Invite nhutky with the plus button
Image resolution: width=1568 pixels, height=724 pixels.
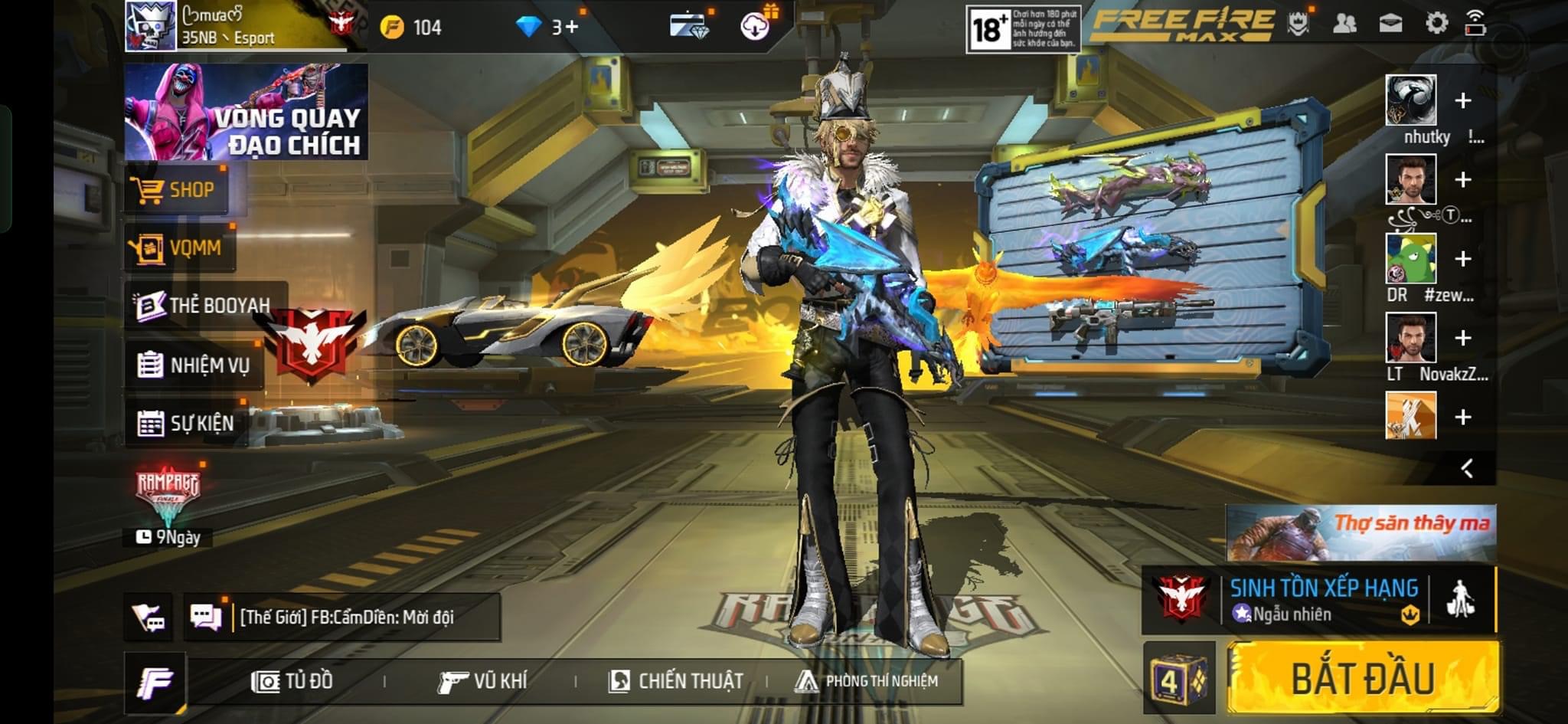click(1462, 100)
